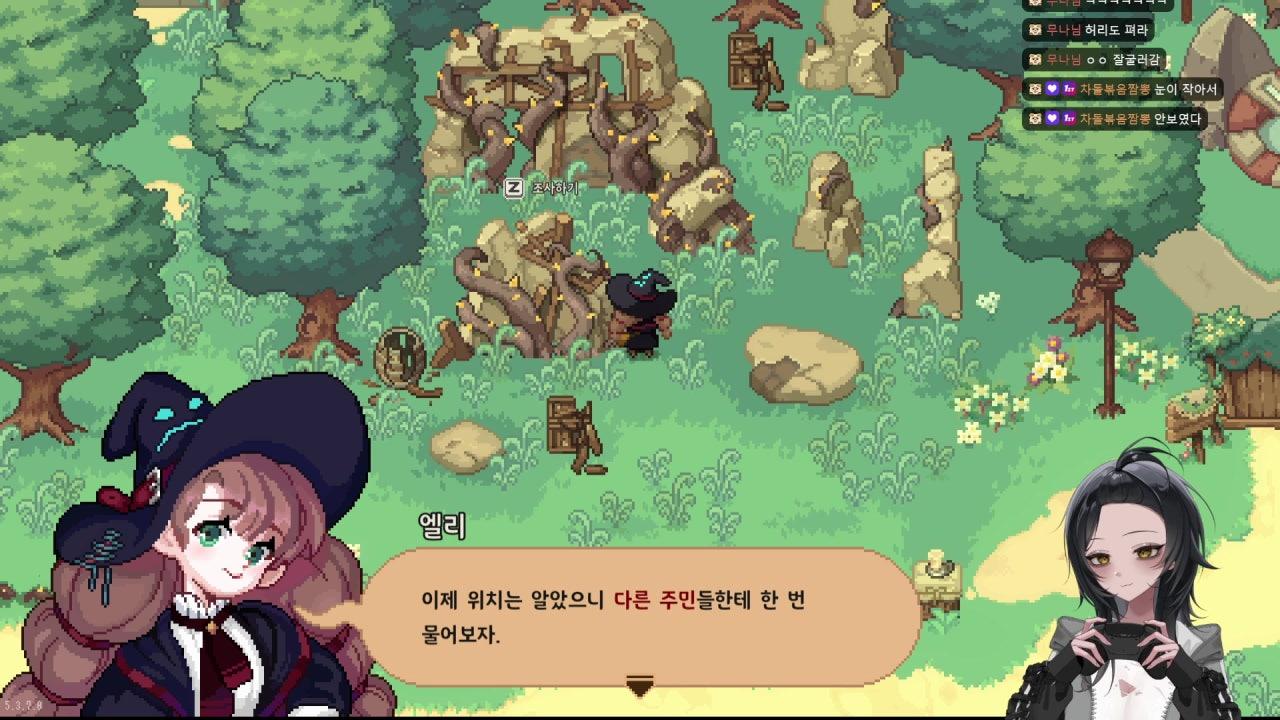Click the 1yr subscriber badge on 안보였다 message
Image resolution: width=1280 pixels, height=720 pixels.
(1069, 118)
